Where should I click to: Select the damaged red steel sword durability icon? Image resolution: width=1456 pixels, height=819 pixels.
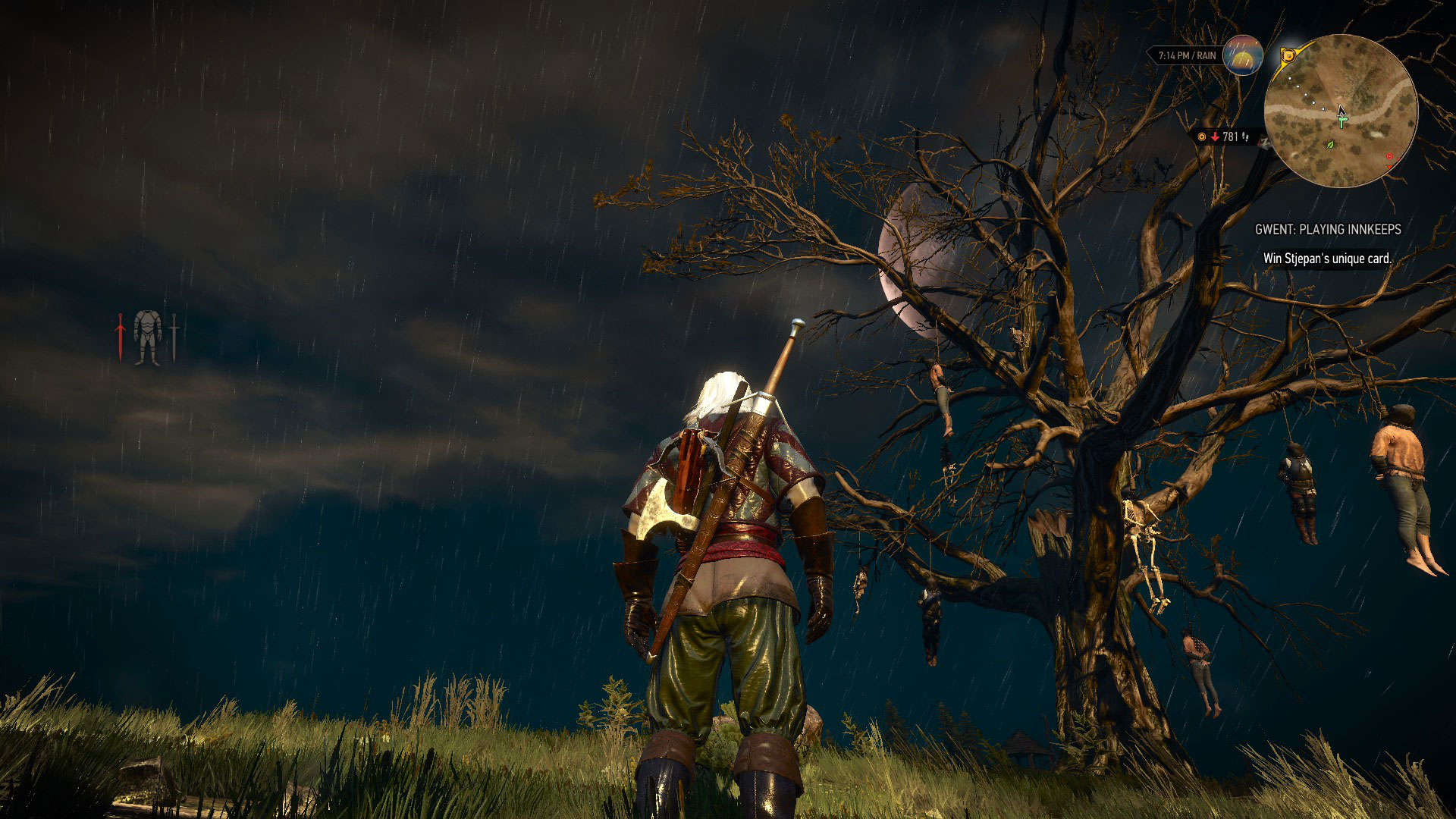tap(120, 335)
